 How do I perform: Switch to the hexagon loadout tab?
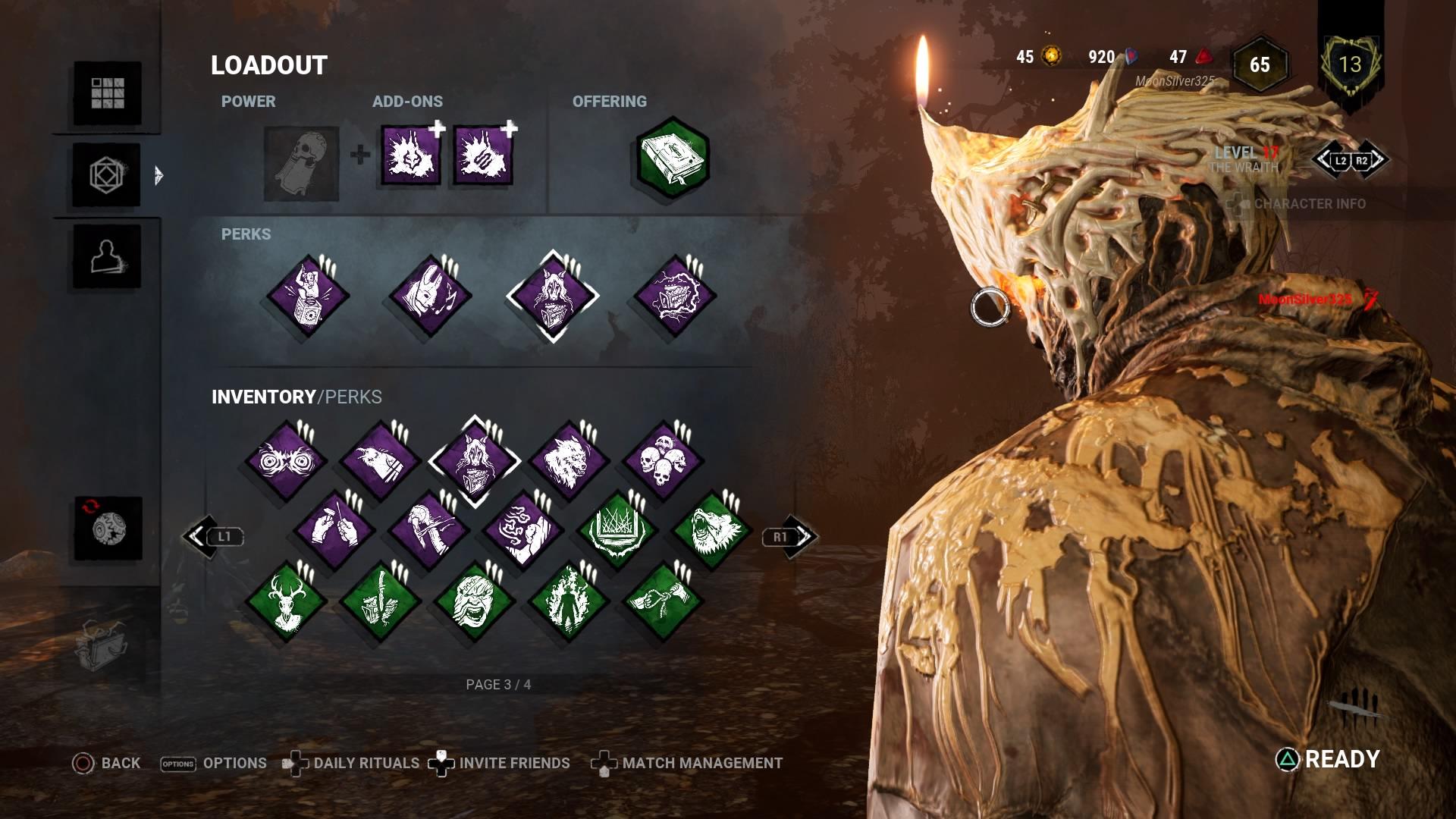tap(107, 175)
